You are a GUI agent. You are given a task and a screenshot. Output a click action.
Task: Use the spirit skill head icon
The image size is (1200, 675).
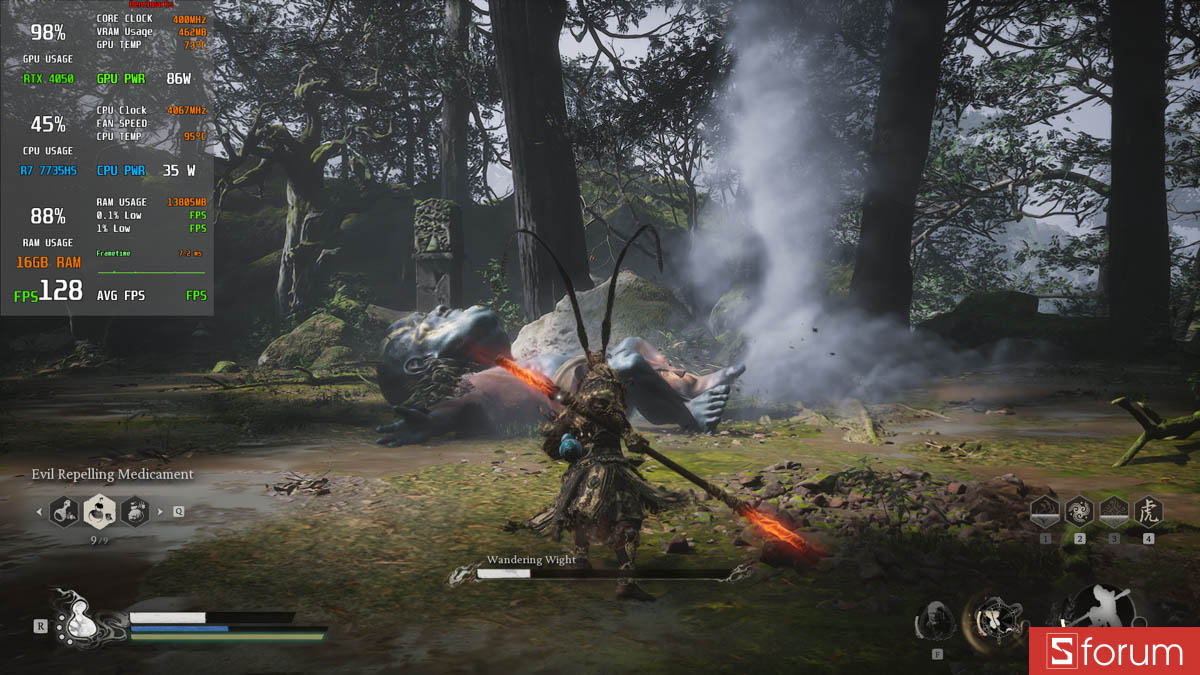(x=937, y=621)
